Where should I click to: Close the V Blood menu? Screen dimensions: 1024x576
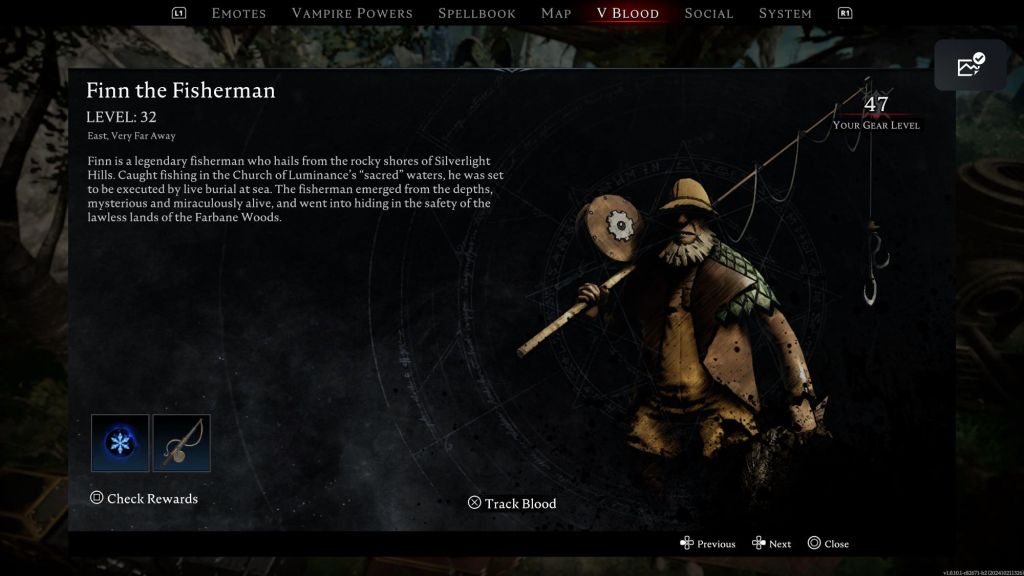point(828,544)
